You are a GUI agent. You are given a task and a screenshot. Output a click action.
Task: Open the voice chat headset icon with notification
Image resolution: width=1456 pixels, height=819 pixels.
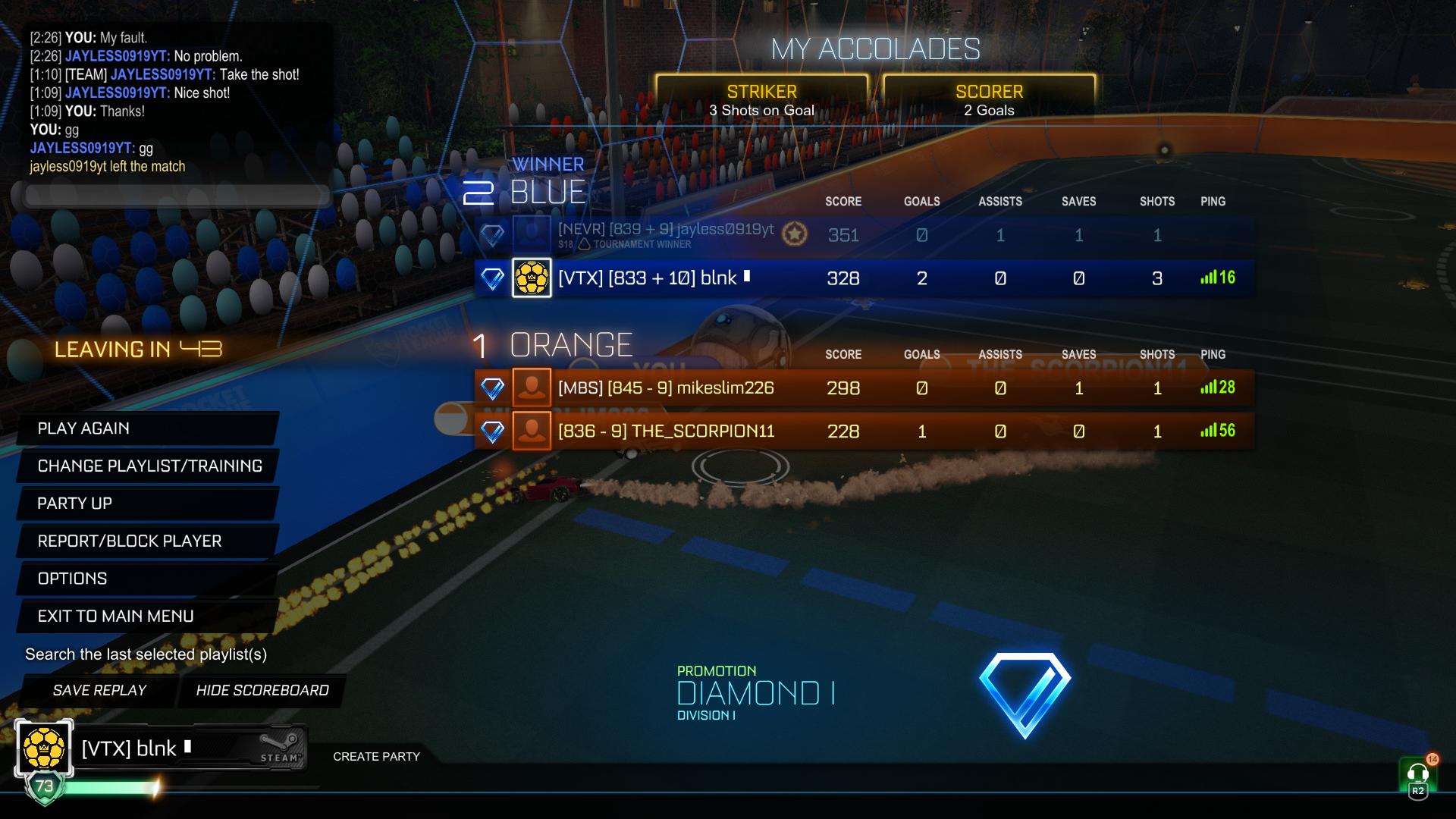coord(1417,773)
